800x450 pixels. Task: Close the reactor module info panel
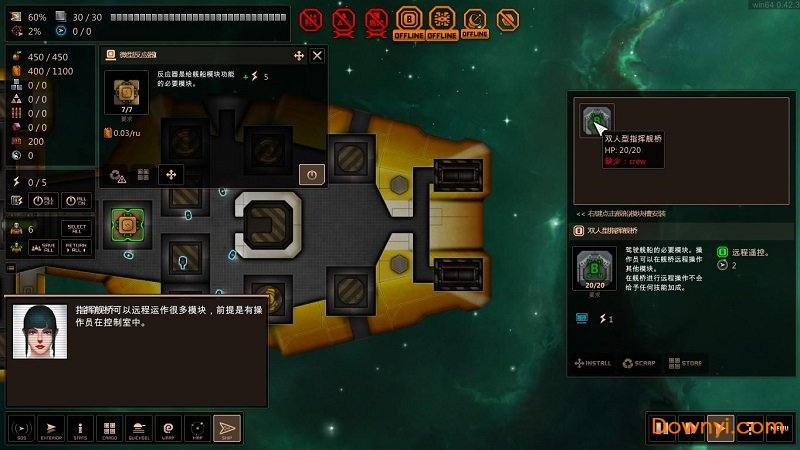317,56
